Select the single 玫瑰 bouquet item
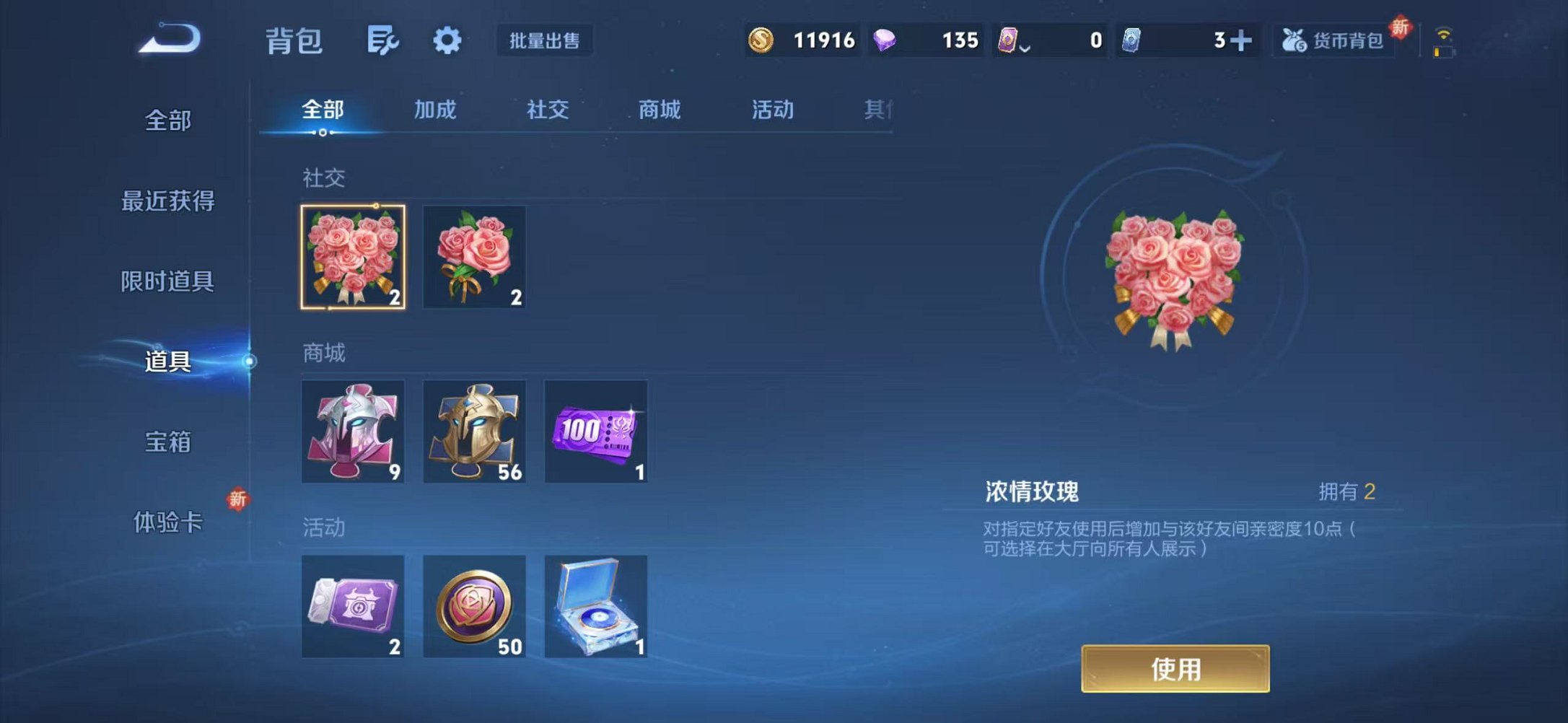The width and height of the screenshot is (1568, 723). (x=476, y=257)
